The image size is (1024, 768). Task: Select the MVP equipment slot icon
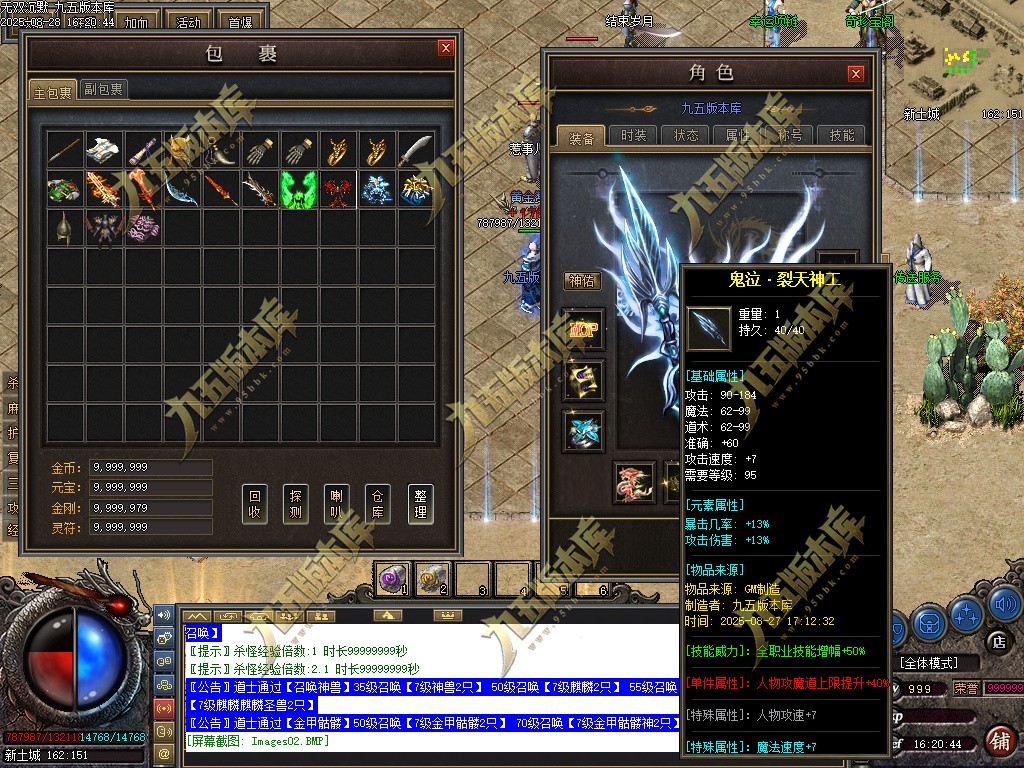(583, 330)
